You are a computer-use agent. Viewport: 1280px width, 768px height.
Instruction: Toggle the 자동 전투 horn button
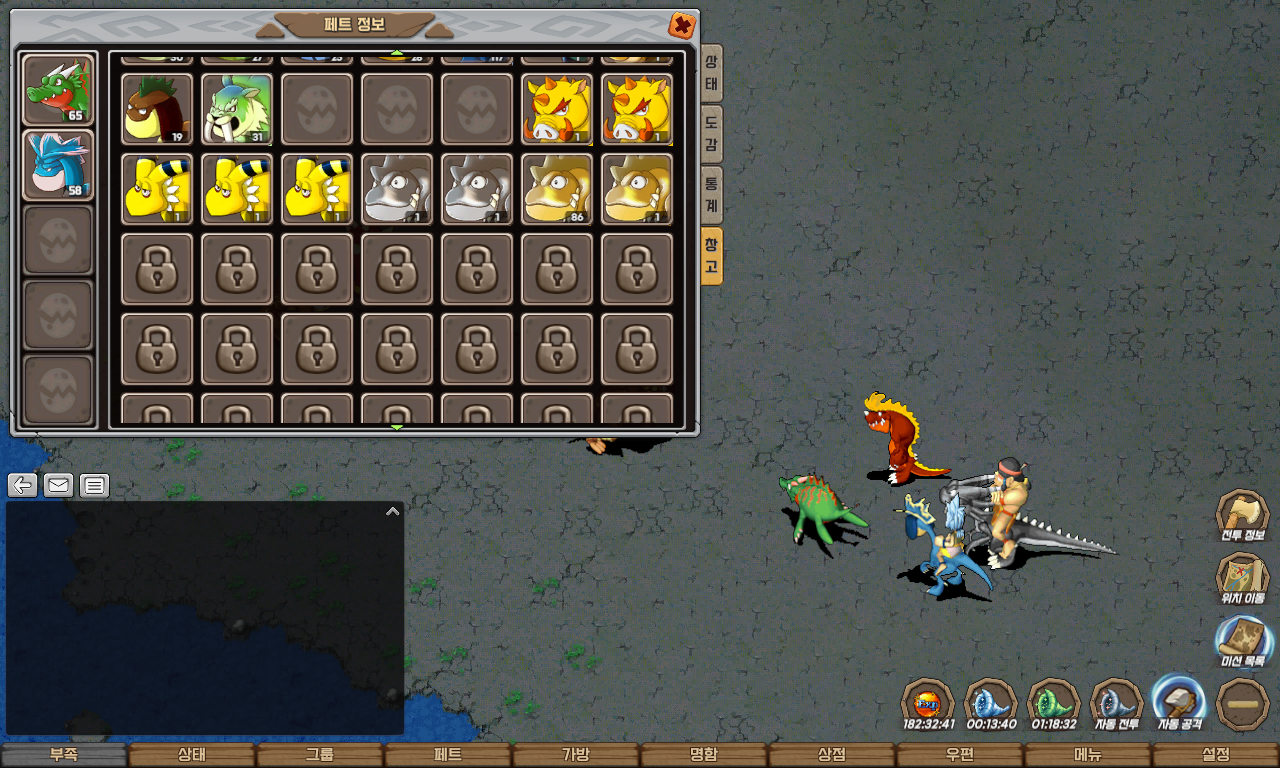[1116, 704]
